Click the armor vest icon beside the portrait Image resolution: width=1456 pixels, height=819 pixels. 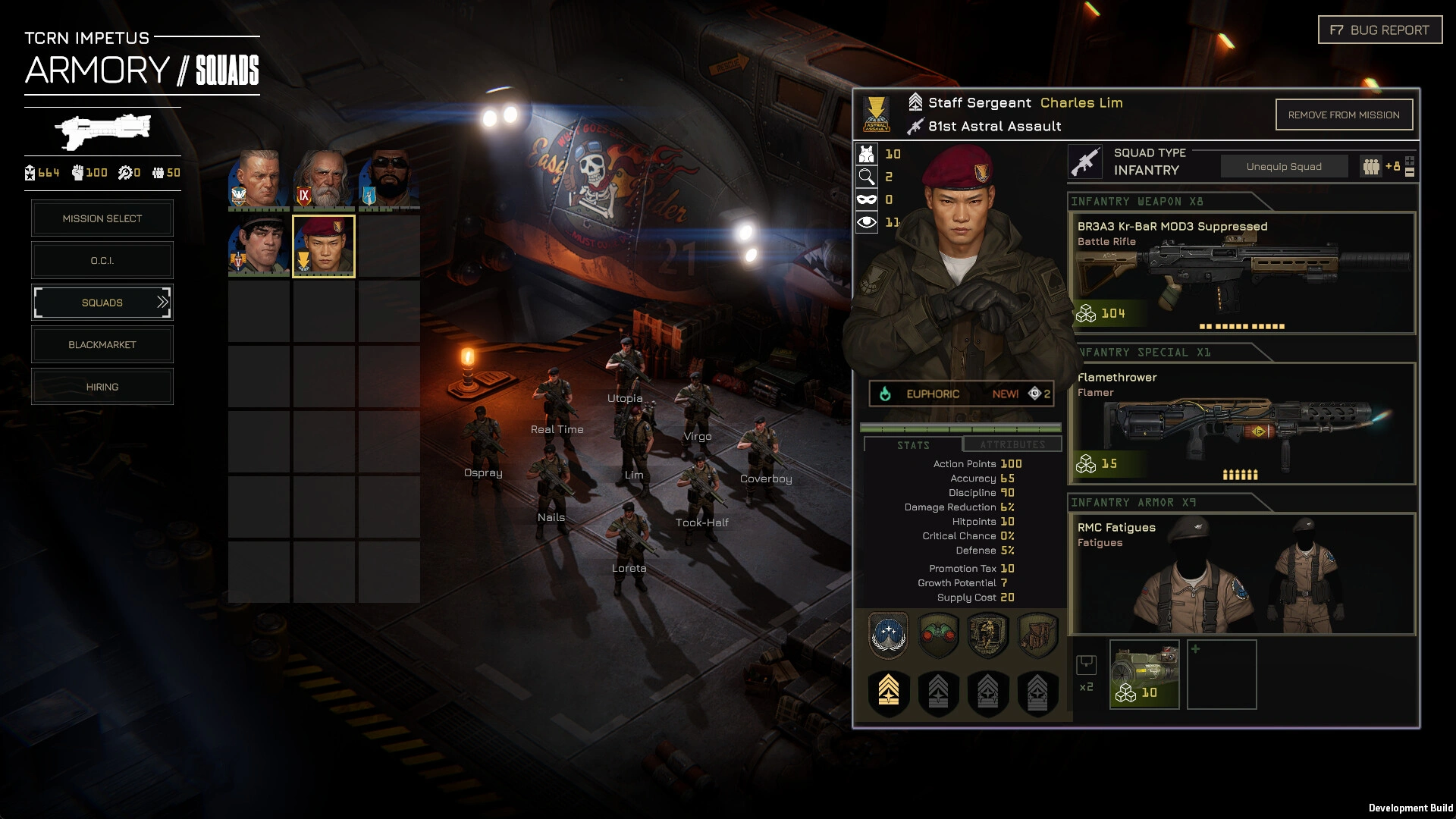pyautogui.click(x=865, y=153)
